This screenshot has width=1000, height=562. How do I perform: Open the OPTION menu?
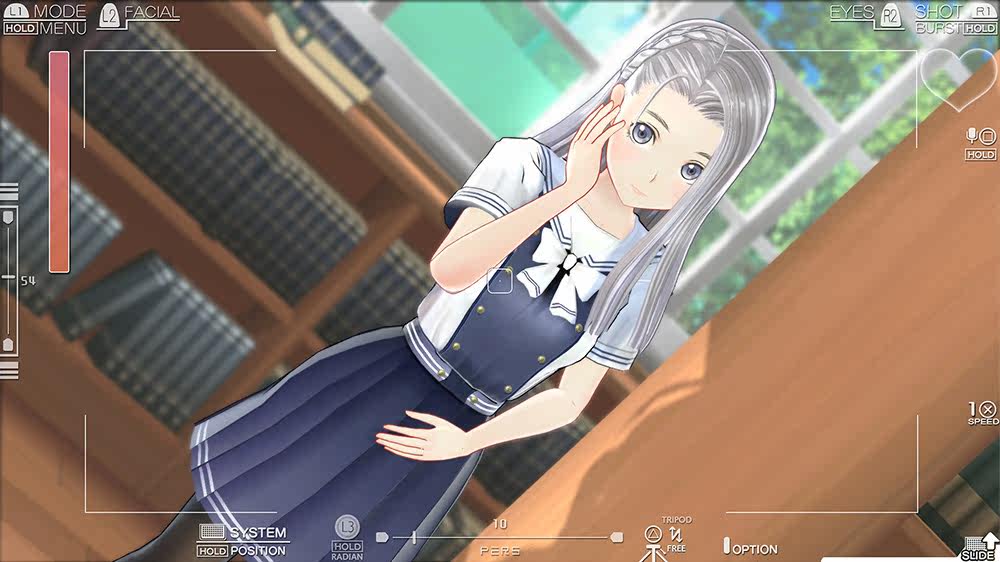[x=754, y=549]
